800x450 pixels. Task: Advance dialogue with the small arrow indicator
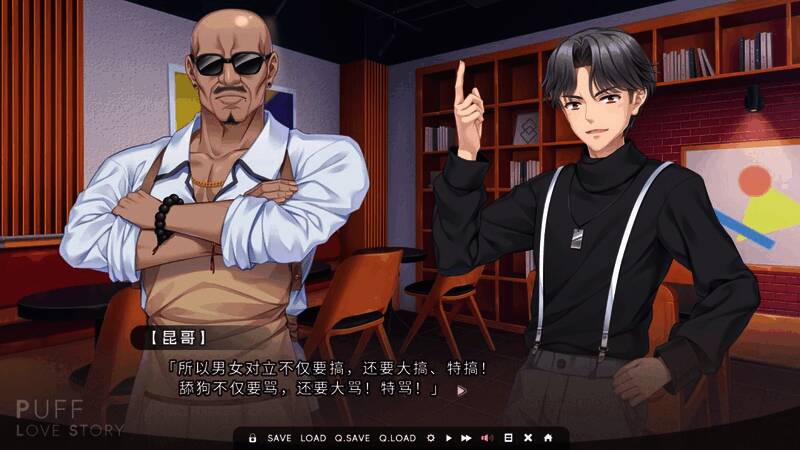pos(461,390)
